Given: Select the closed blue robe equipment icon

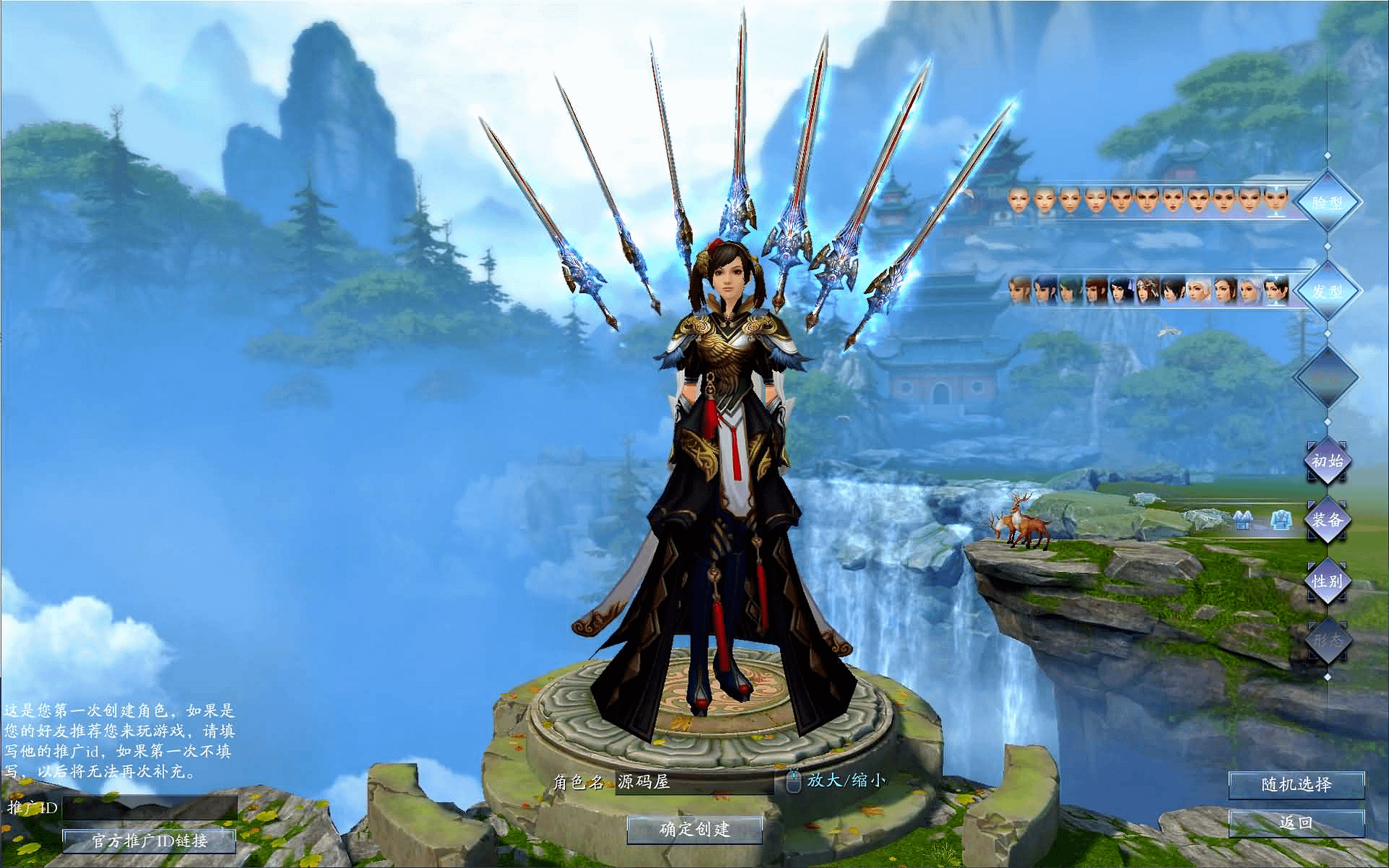Looking at the screenshot, I should click(x=1280, y=520).
